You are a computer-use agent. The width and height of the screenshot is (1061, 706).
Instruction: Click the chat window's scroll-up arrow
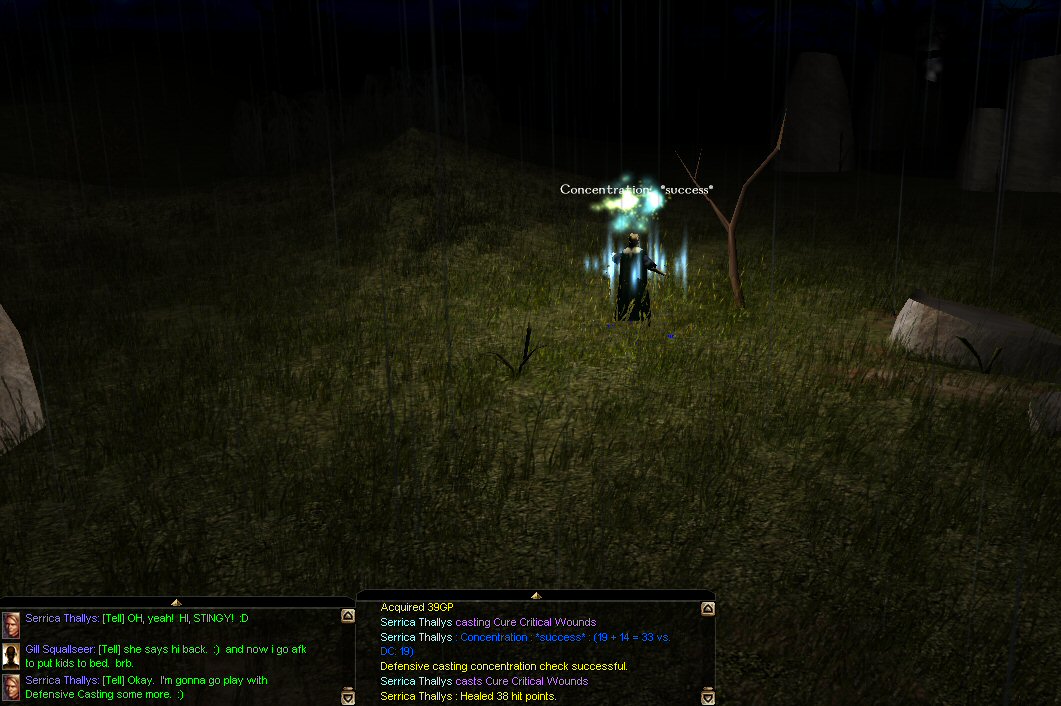(348, 616)
